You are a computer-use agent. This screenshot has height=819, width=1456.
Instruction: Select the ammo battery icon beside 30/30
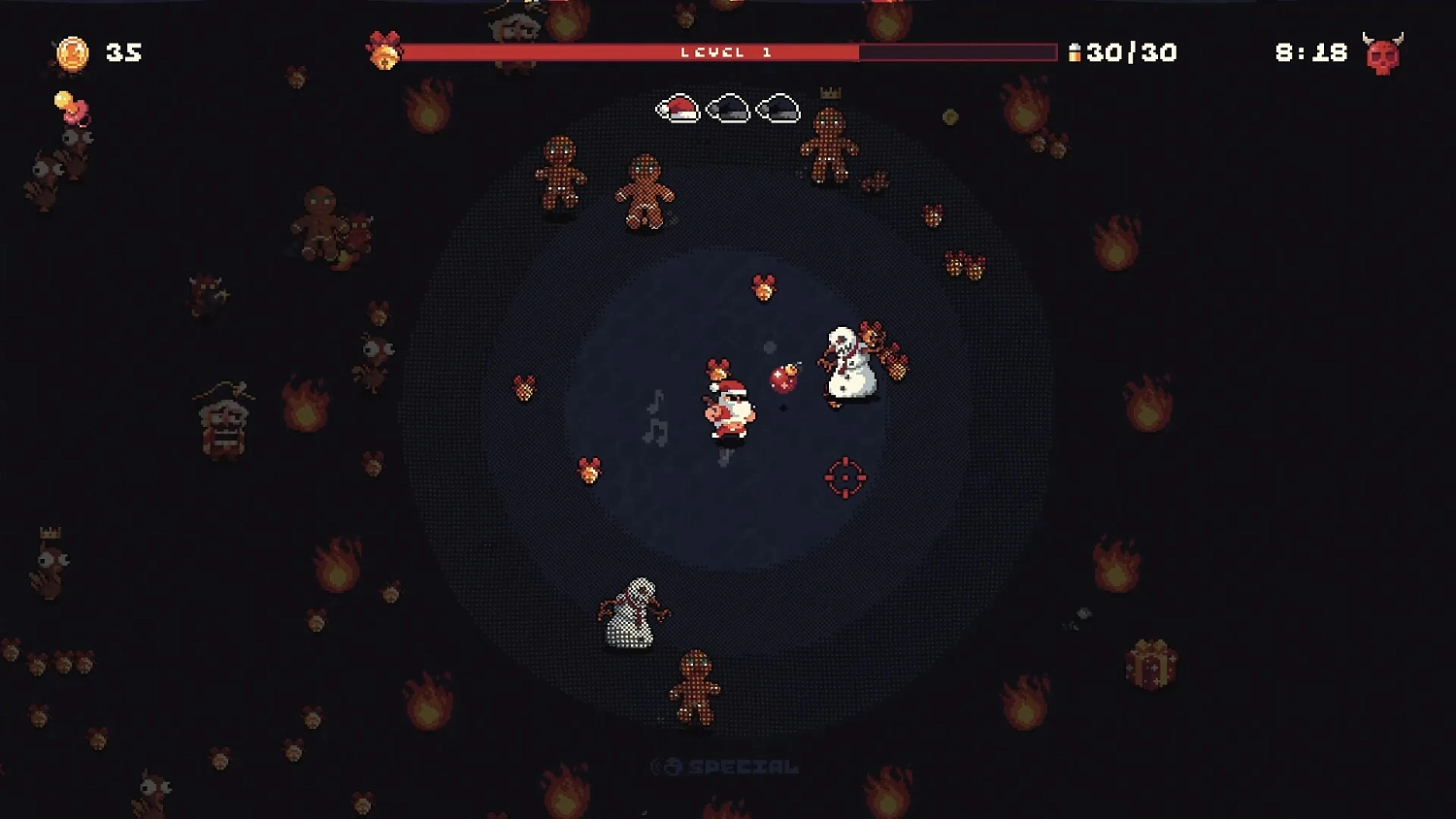pyautogui.click(x=1074, y=52)
